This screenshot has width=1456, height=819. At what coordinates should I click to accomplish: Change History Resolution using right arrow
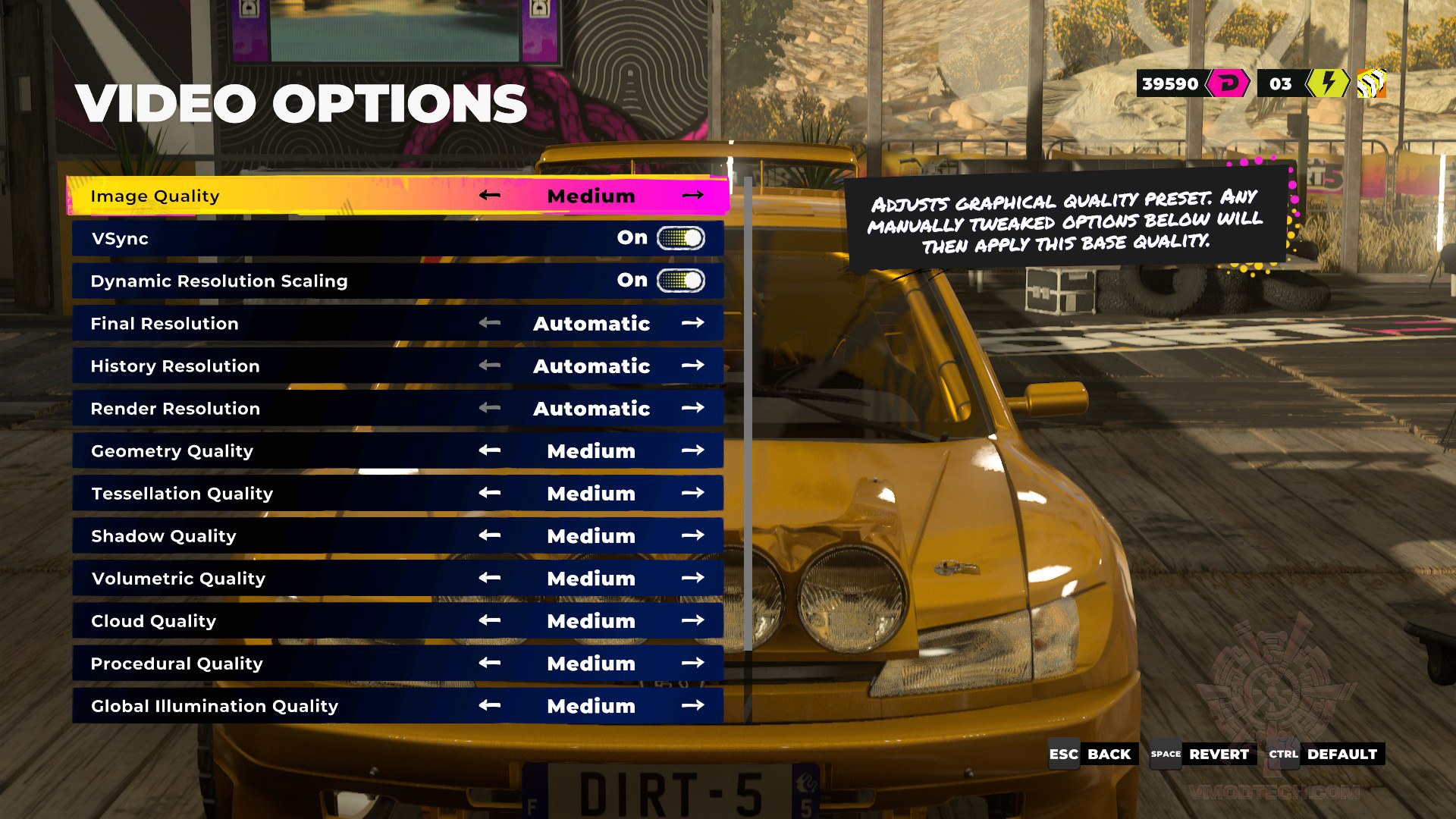pyautogui.click(x=692, y=366)
